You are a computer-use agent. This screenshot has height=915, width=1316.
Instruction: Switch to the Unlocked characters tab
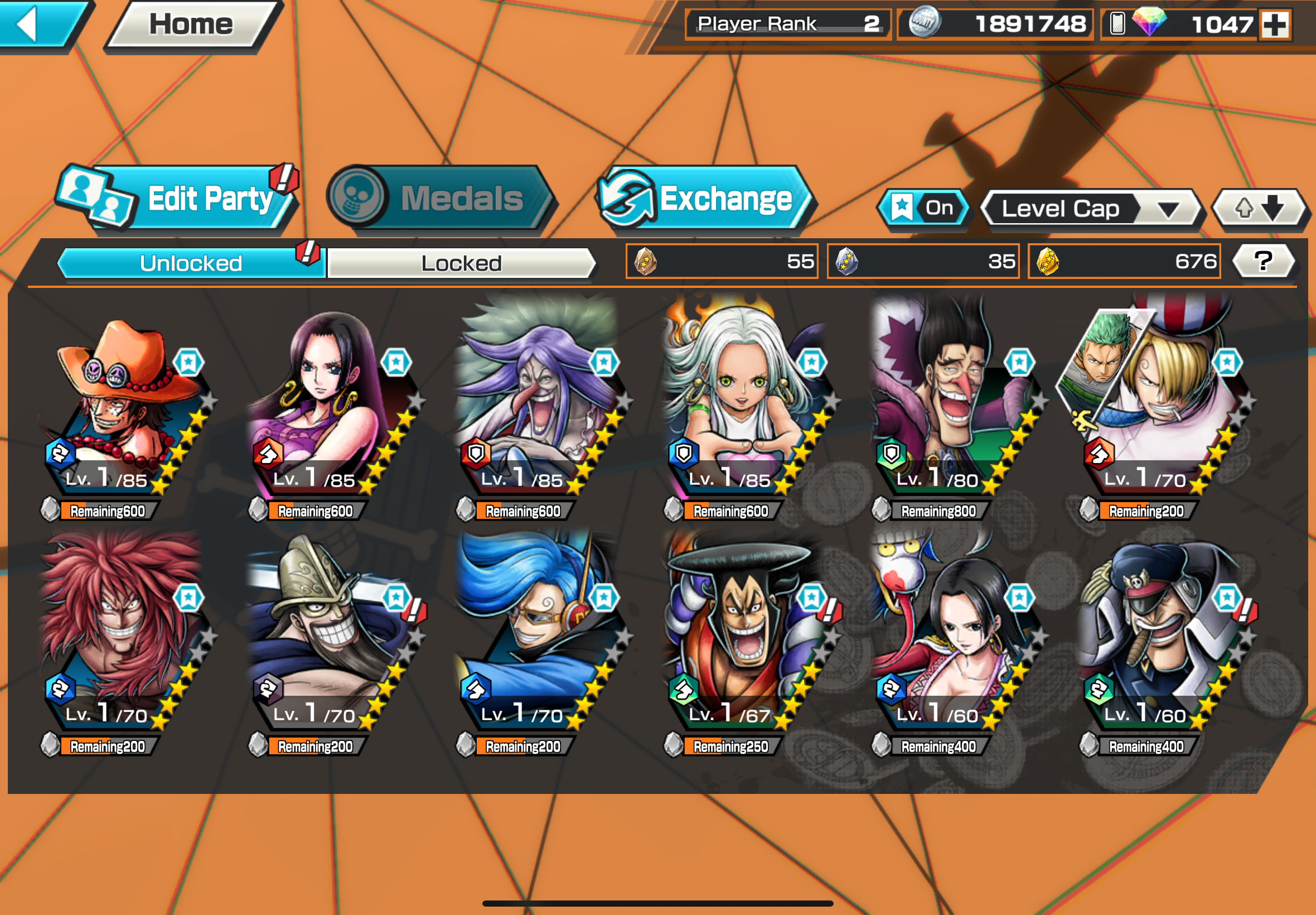(x=191, y=263)
